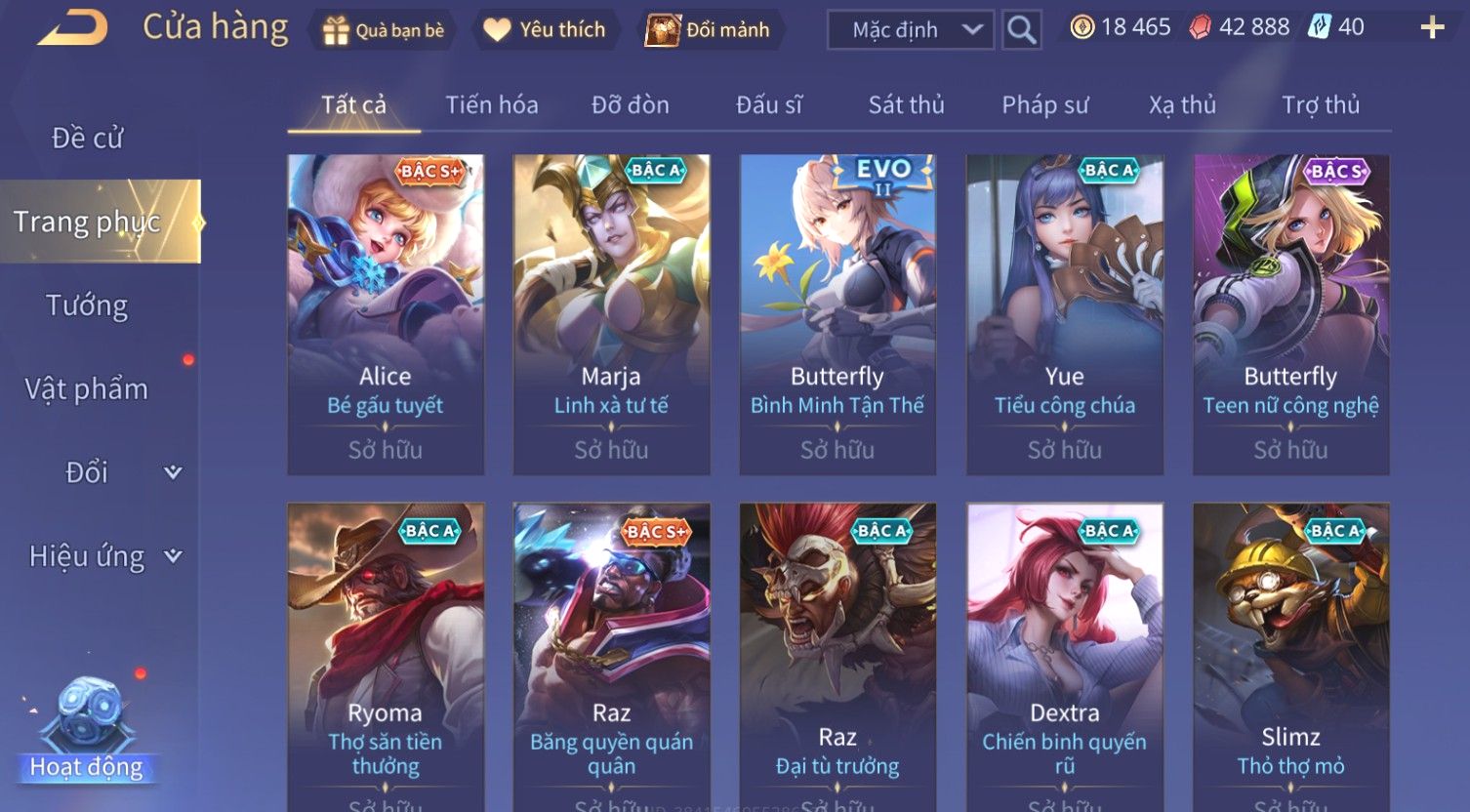Screen dimensions: 1470x812
Task: Expand the Hiệu ứng submenu
Action: click(x=103, y=556)
